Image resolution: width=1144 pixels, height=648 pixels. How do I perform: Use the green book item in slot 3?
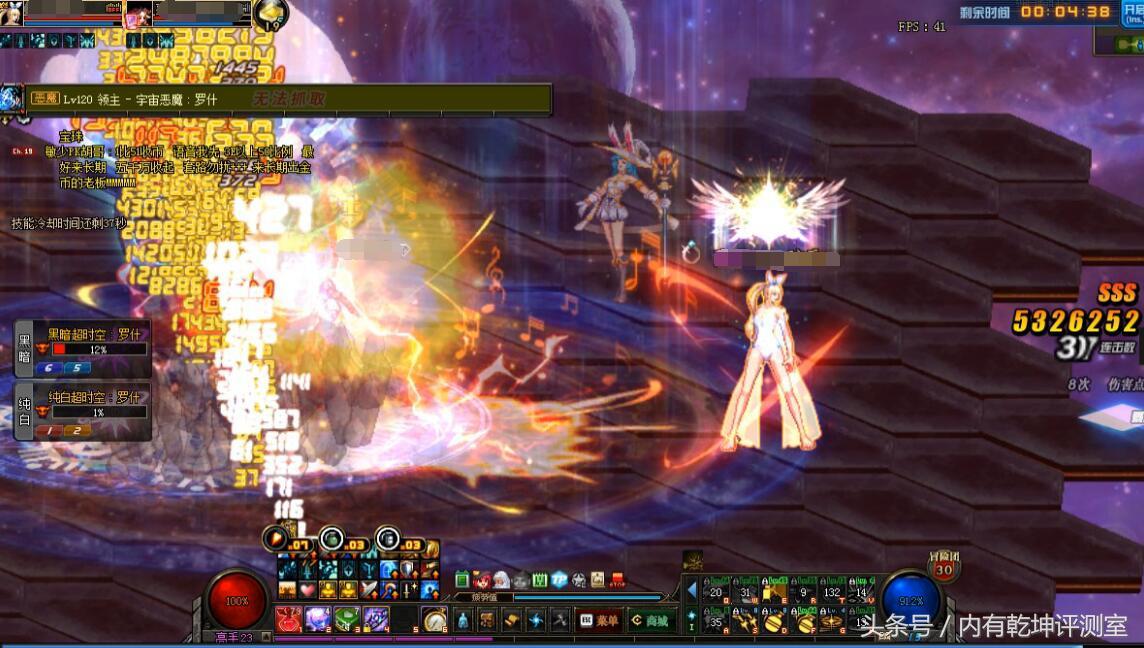(347, 619)
